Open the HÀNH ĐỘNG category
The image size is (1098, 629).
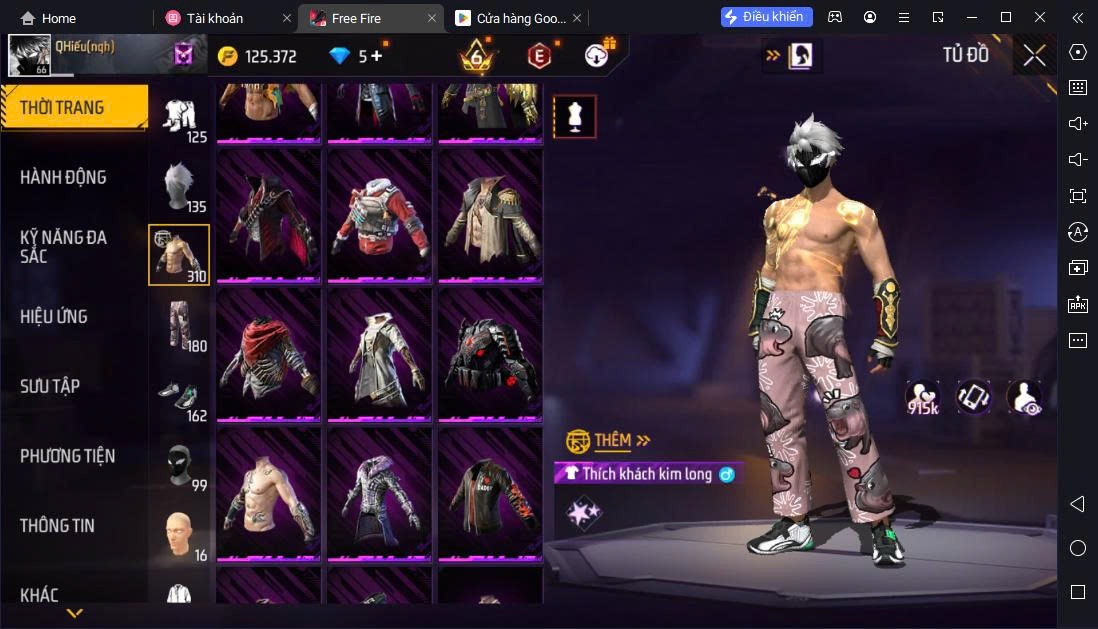[x=63, y=177]
